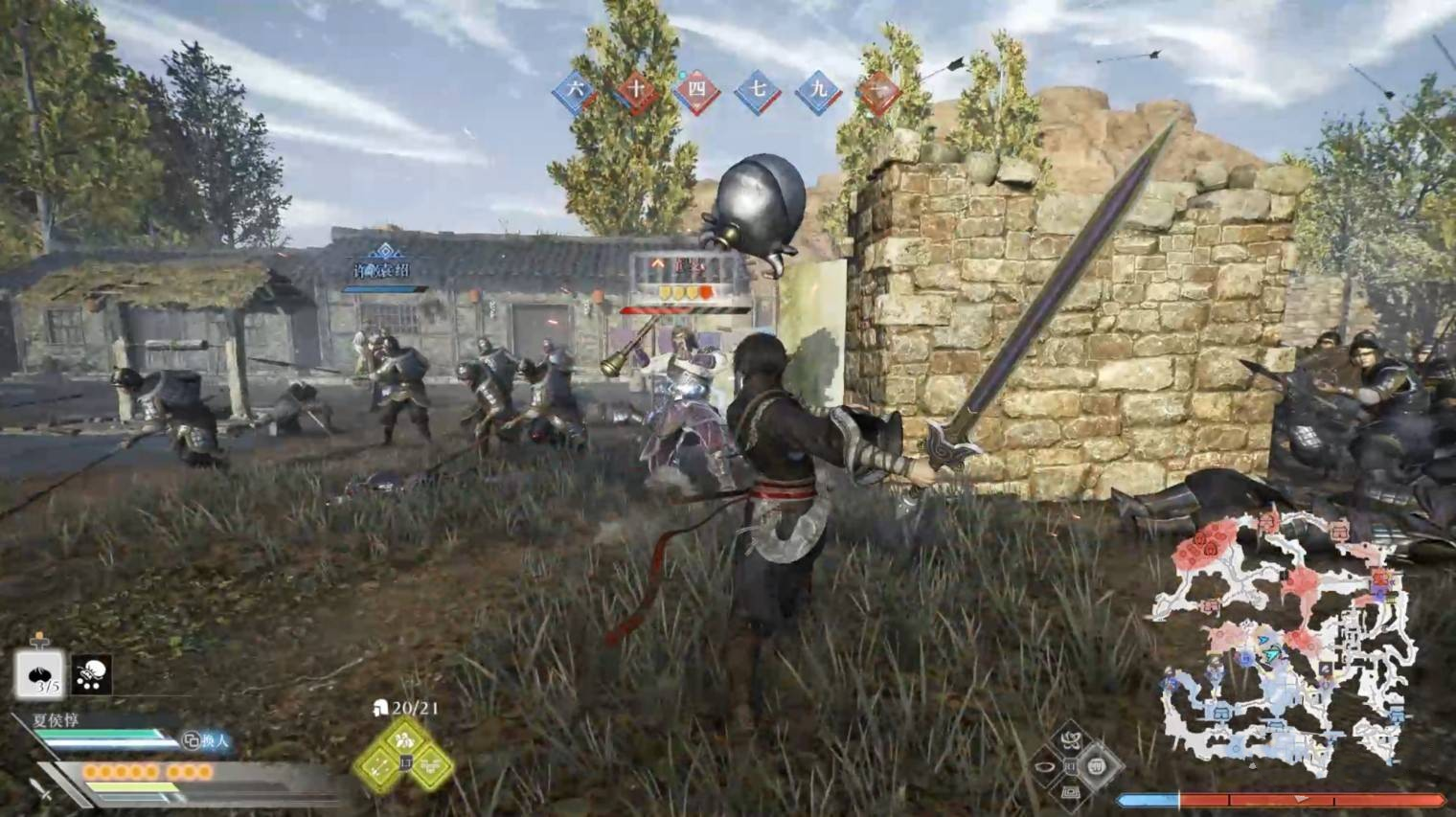
Task: Select the top grey battle art diamond
Action: tap(1070, 740)
